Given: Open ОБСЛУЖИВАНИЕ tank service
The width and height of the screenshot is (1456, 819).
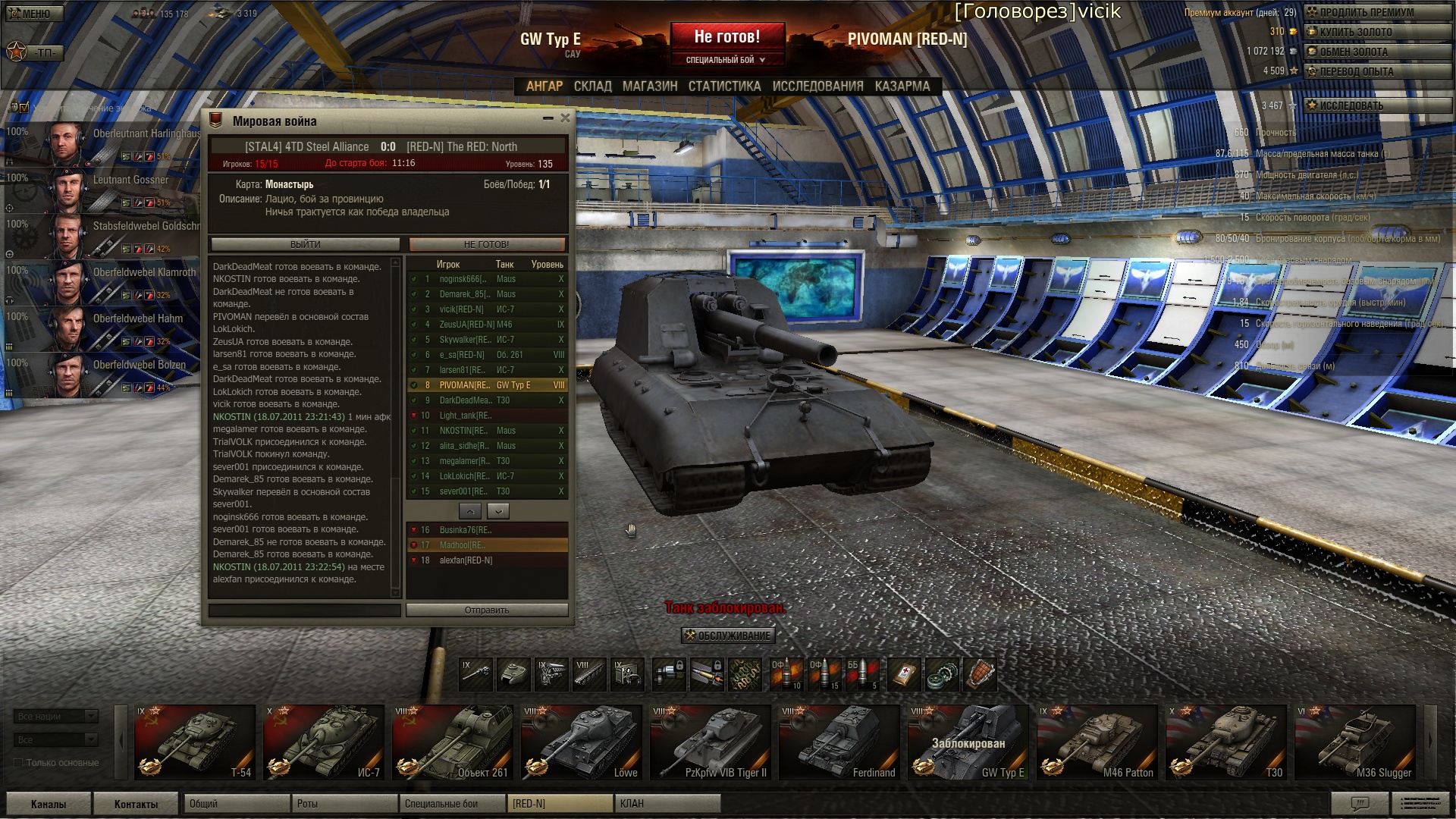Looking at the screenshot, I should [x=728, y=635].
